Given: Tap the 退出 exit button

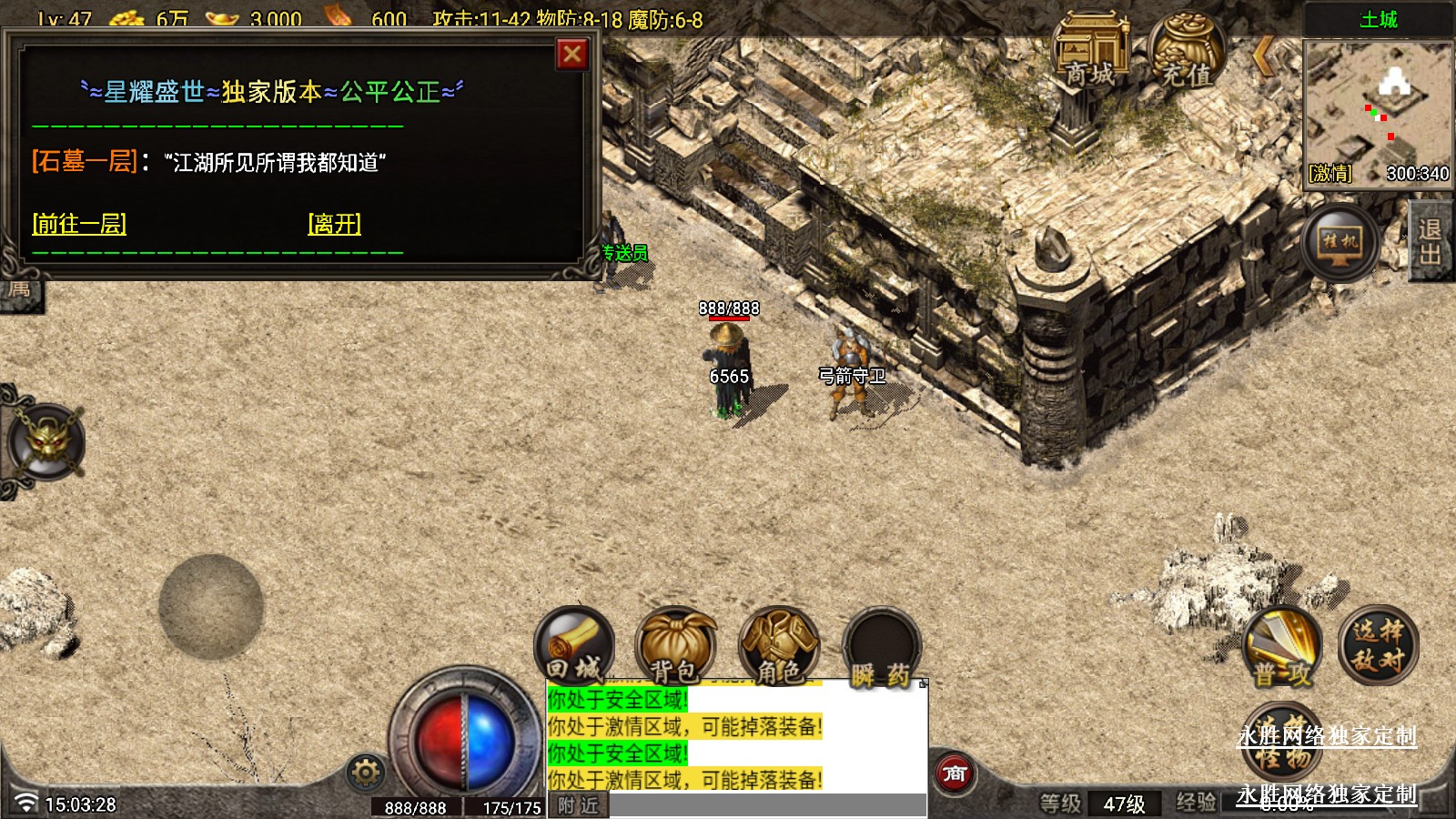Looking at the screenshot, I should [x=1431, y=241].
